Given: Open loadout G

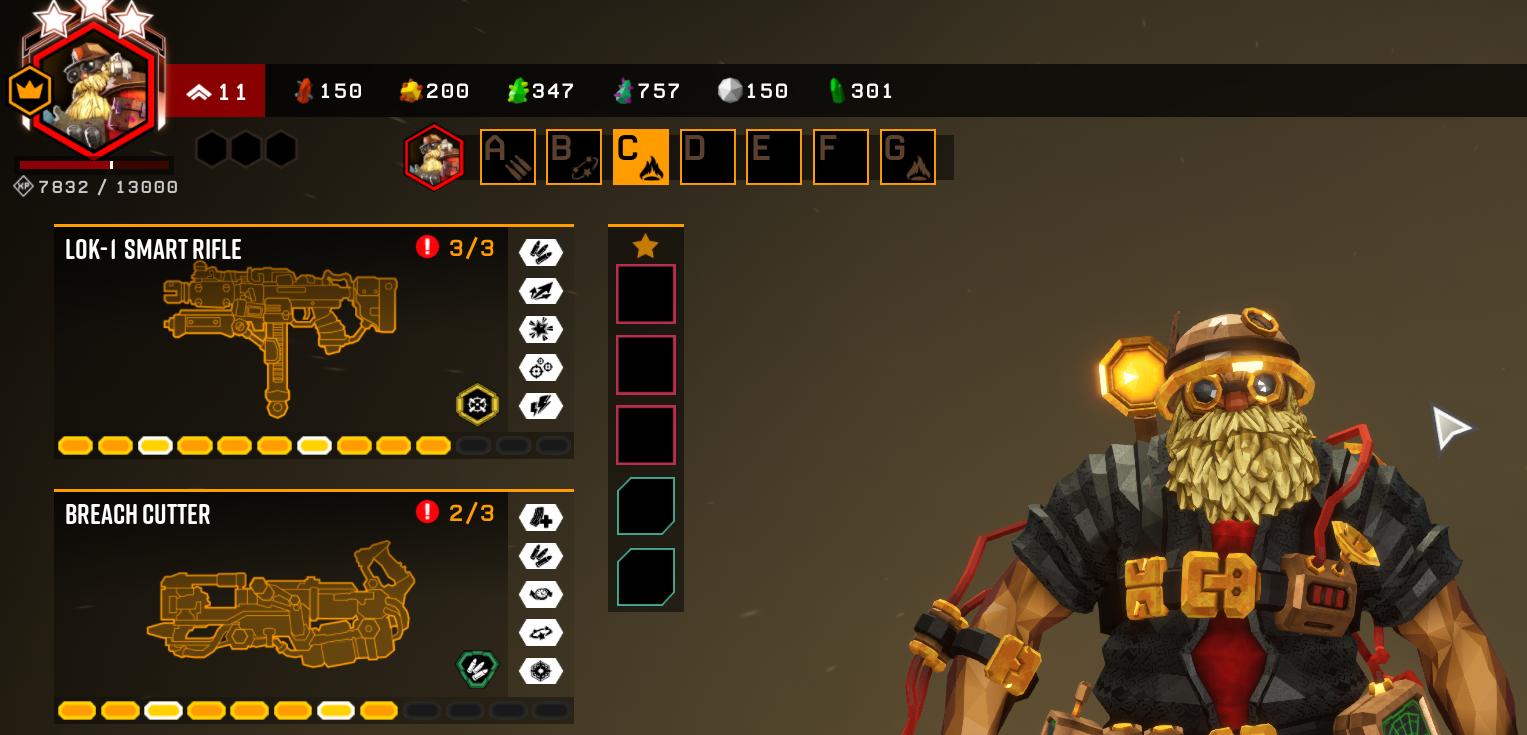Looking at the screenshot, I should [x=908, y=157].
